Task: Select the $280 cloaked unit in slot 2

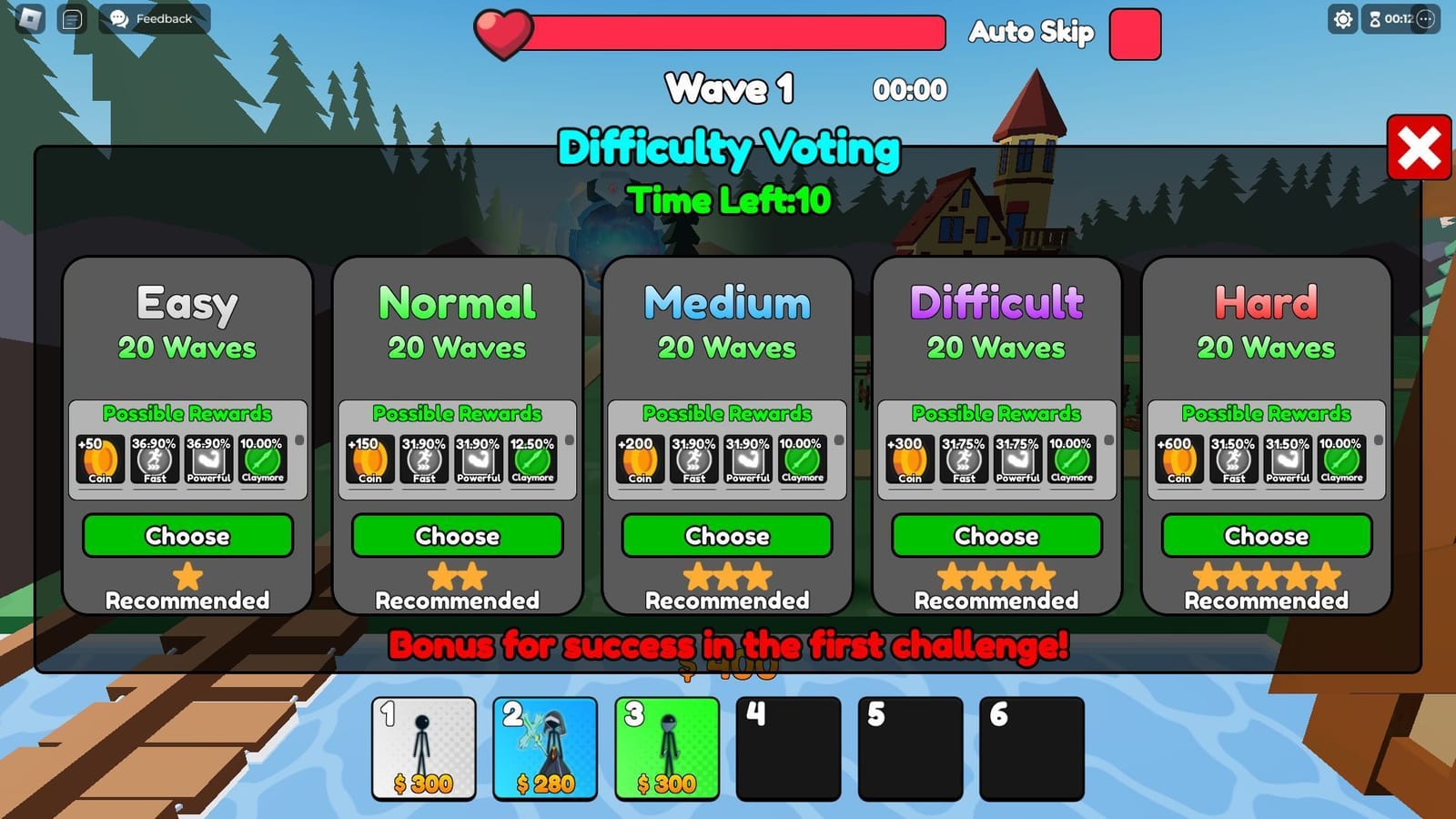Action: pos(546,748)
